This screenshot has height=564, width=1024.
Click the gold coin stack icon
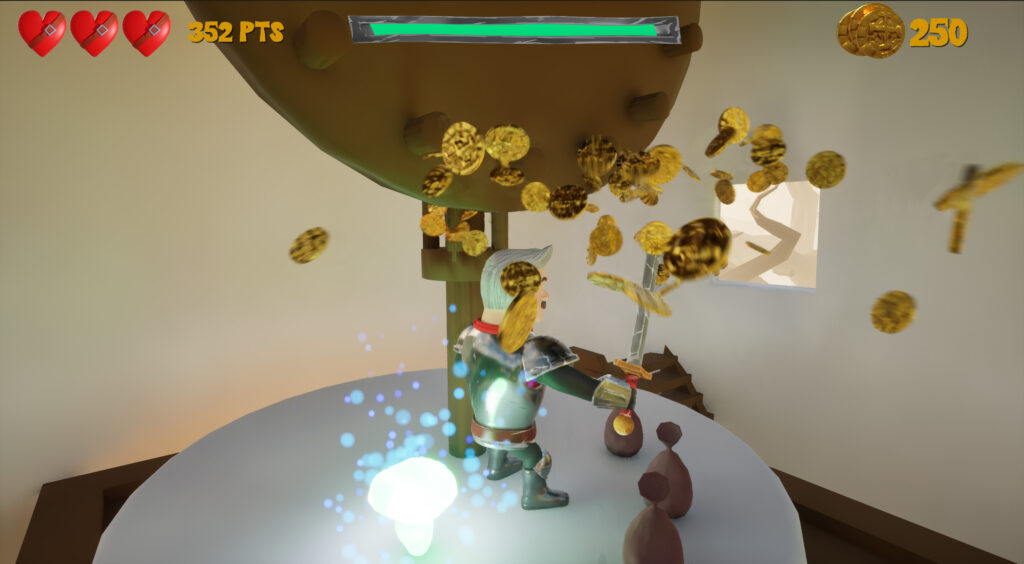[870, 31]
